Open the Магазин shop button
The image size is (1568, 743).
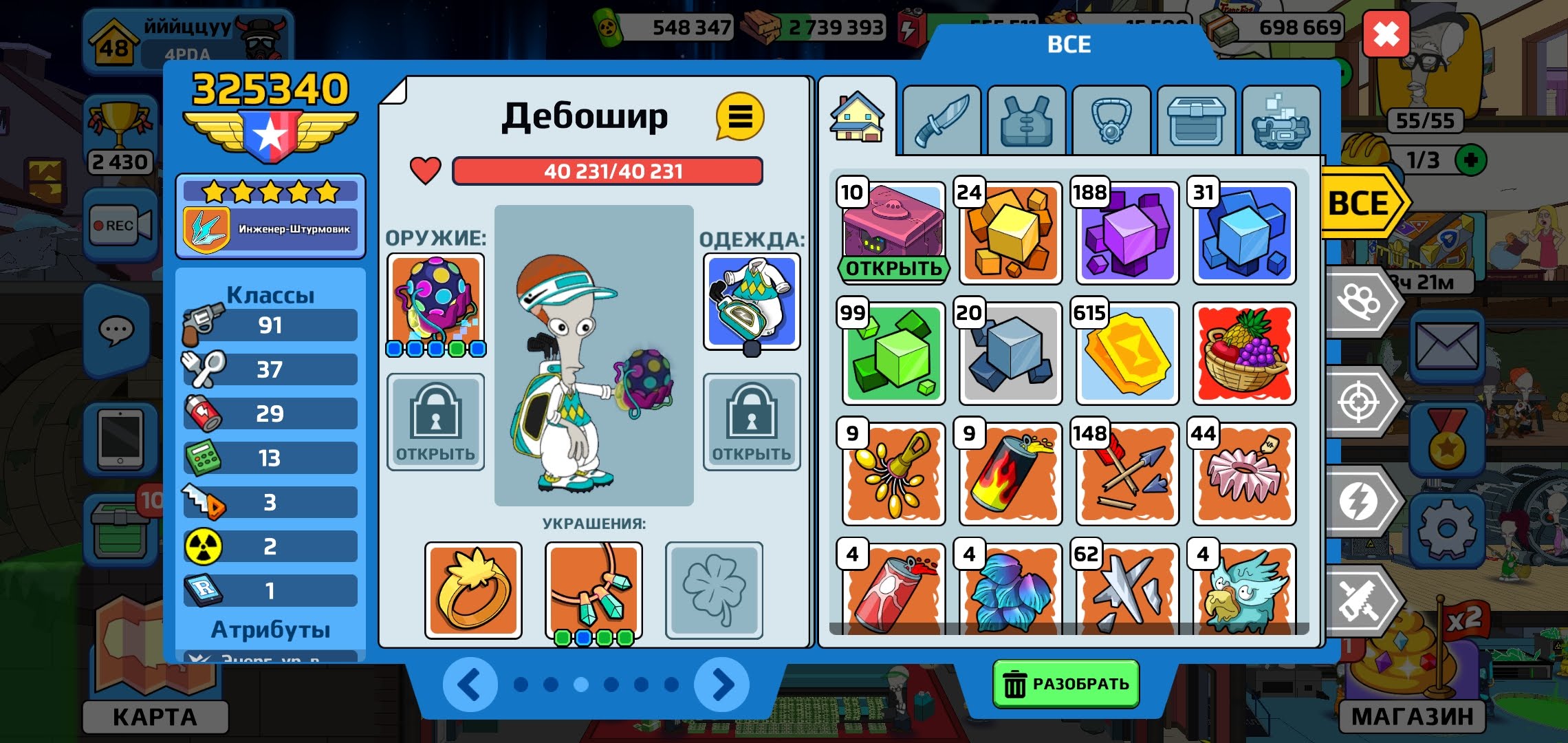click(x=1413, y=716)
